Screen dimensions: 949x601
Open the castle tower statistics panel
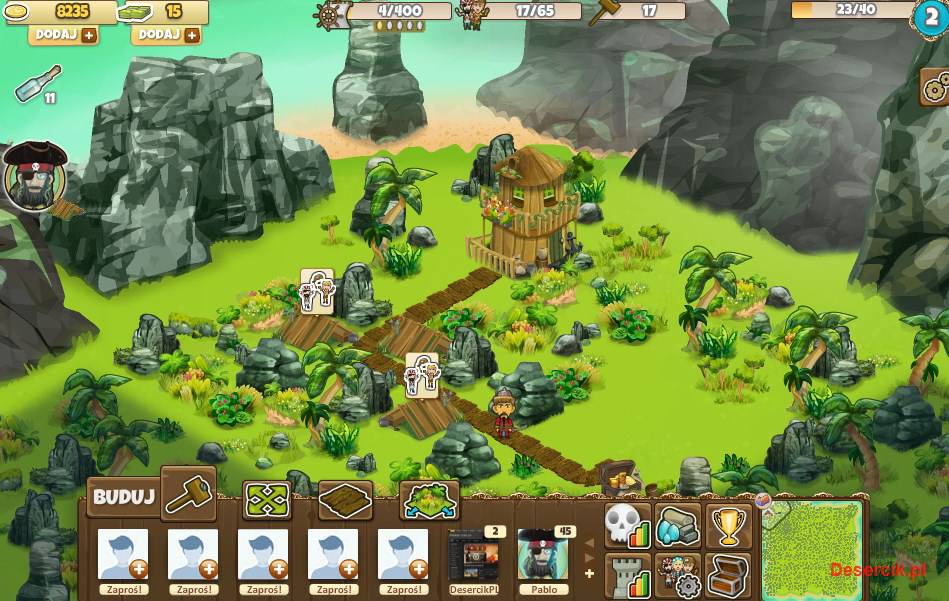627,575
